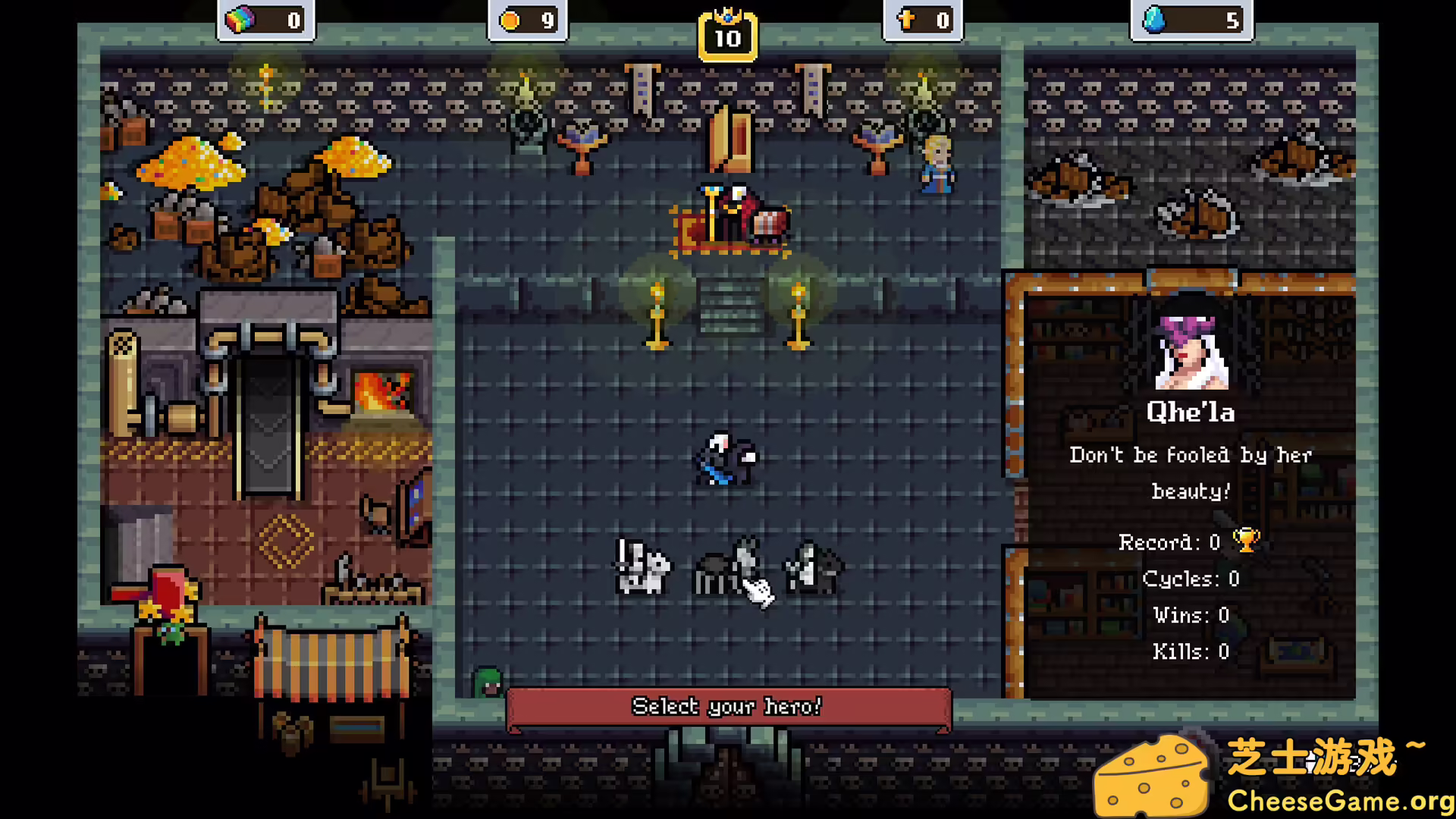Click the trophy icon beside Record
Screen dimensions: 1456x819
point(1244,540)
